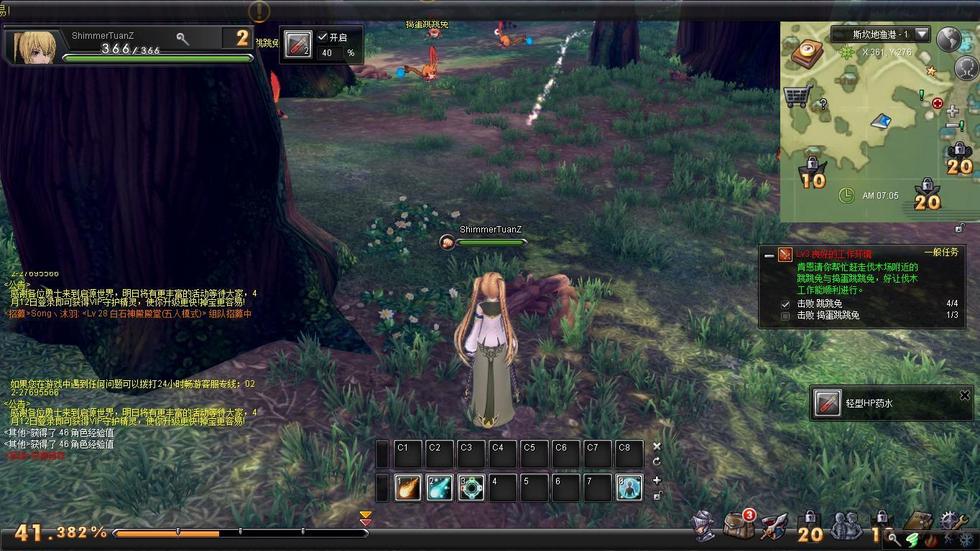Use the blue figure skill in slot 8
This screenshot has height=551, width=980.
[629, 487]
